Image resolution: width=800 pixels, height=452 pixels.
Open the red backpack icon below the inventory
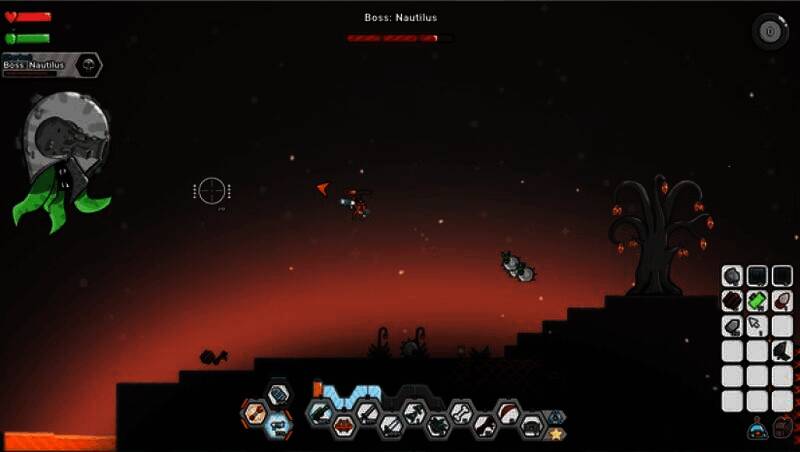(x=783, y=427)
